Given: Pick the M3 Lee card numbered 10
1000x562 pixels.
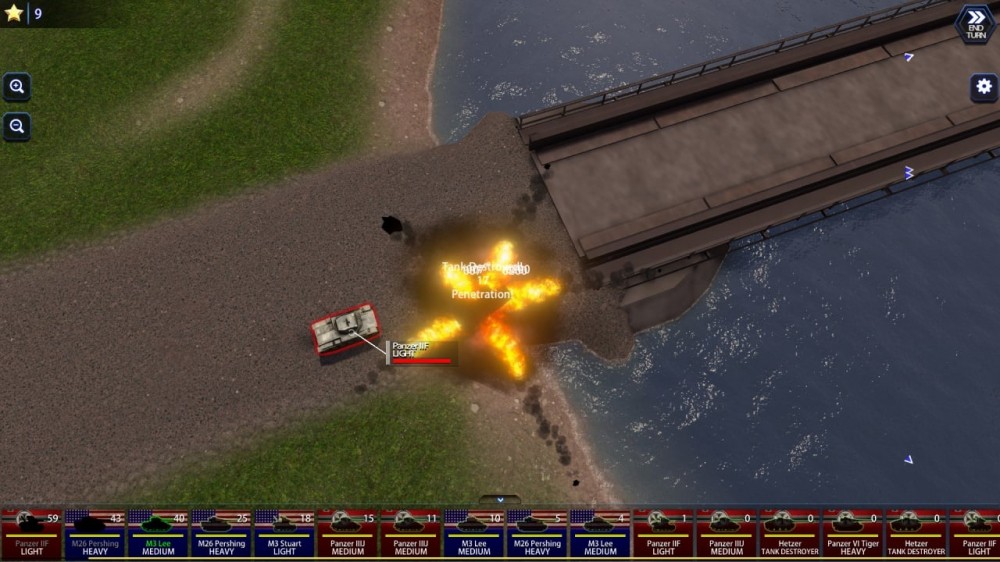Looking at the screenshot, I should coord(474,534).
